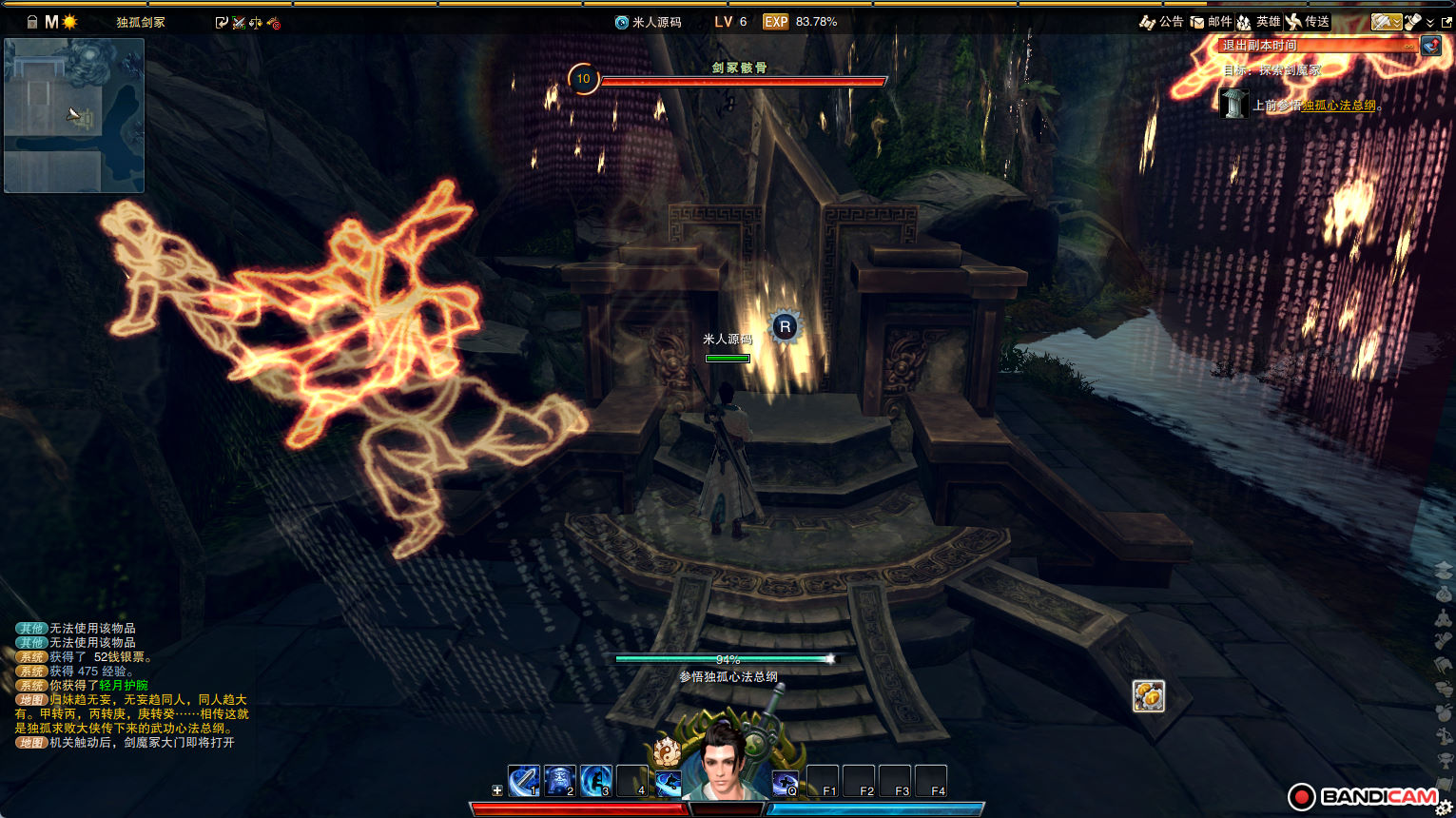Open the 英雄 heroes menu
The image size is (1456, 818).
pyautogui.click(x=1258, y=22)
